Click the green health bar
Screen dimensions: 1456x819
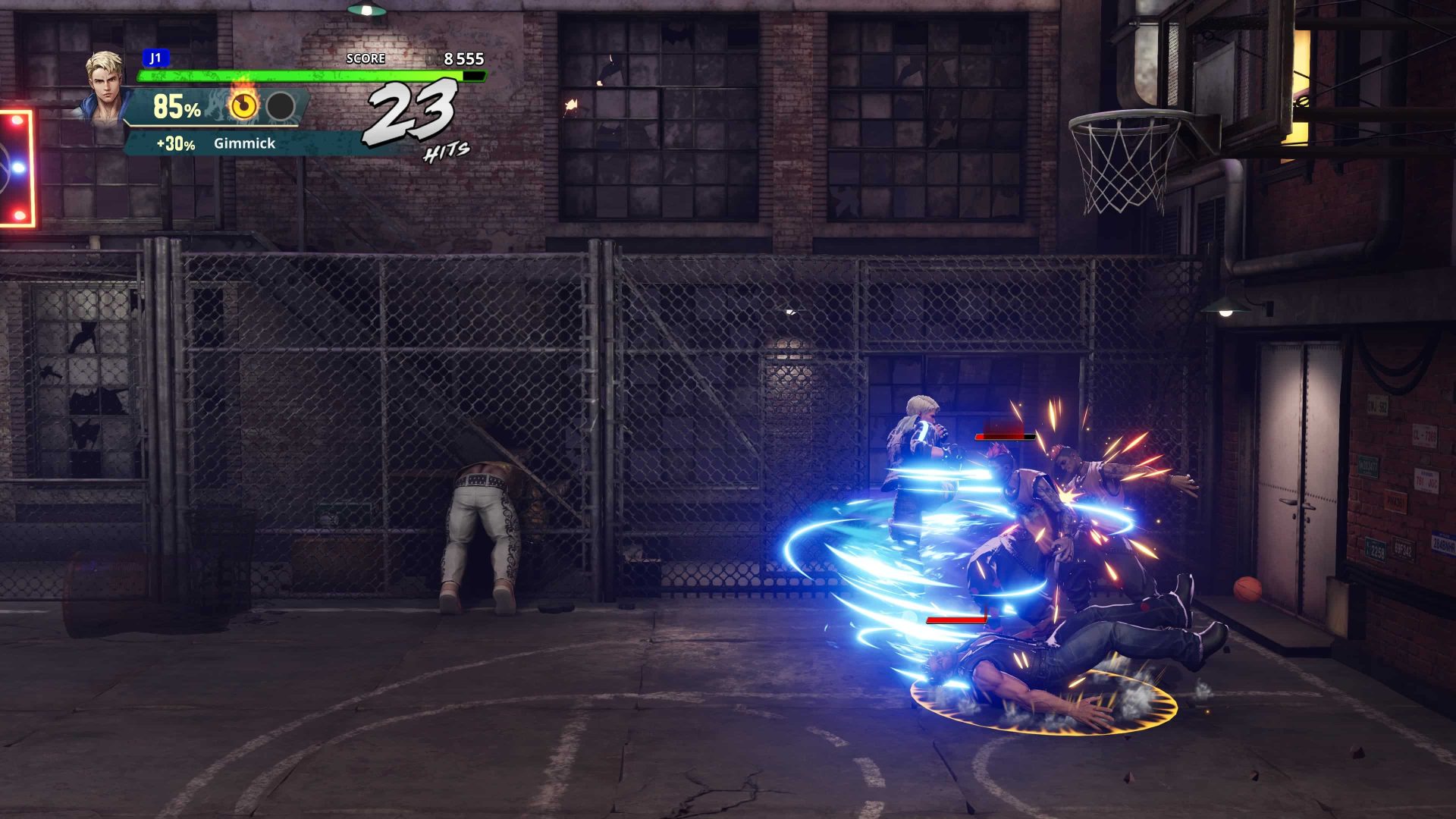[x=303, y=76]
